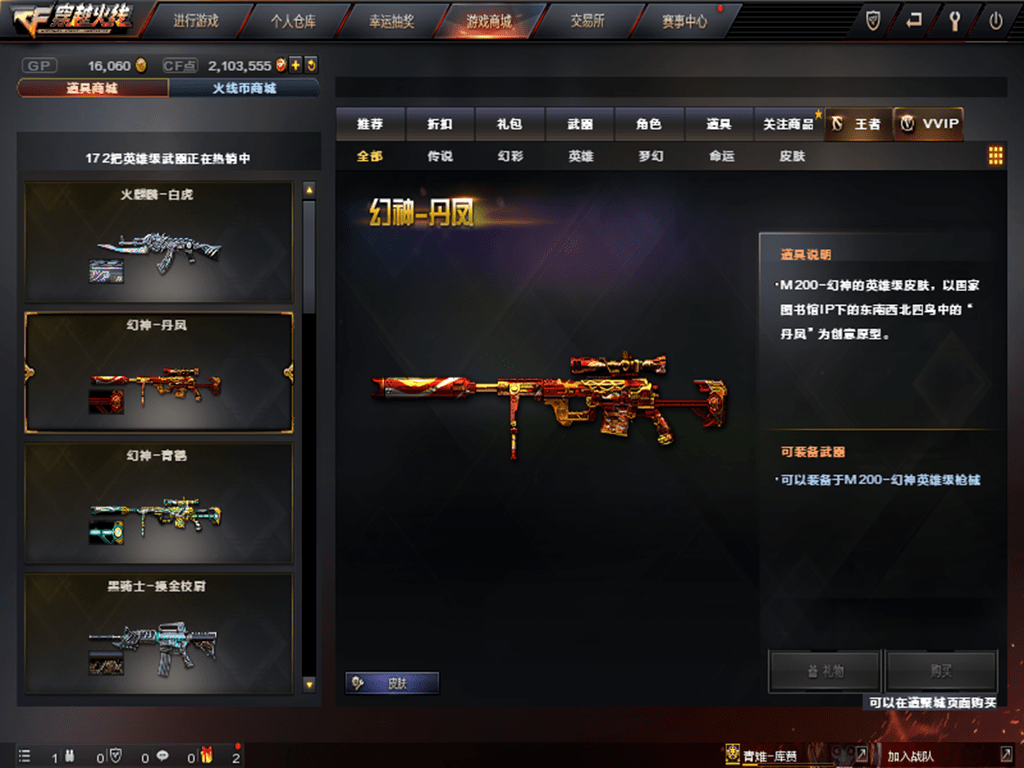Click the power icon to exit
1024x768 pixels.
click(995, 21)
